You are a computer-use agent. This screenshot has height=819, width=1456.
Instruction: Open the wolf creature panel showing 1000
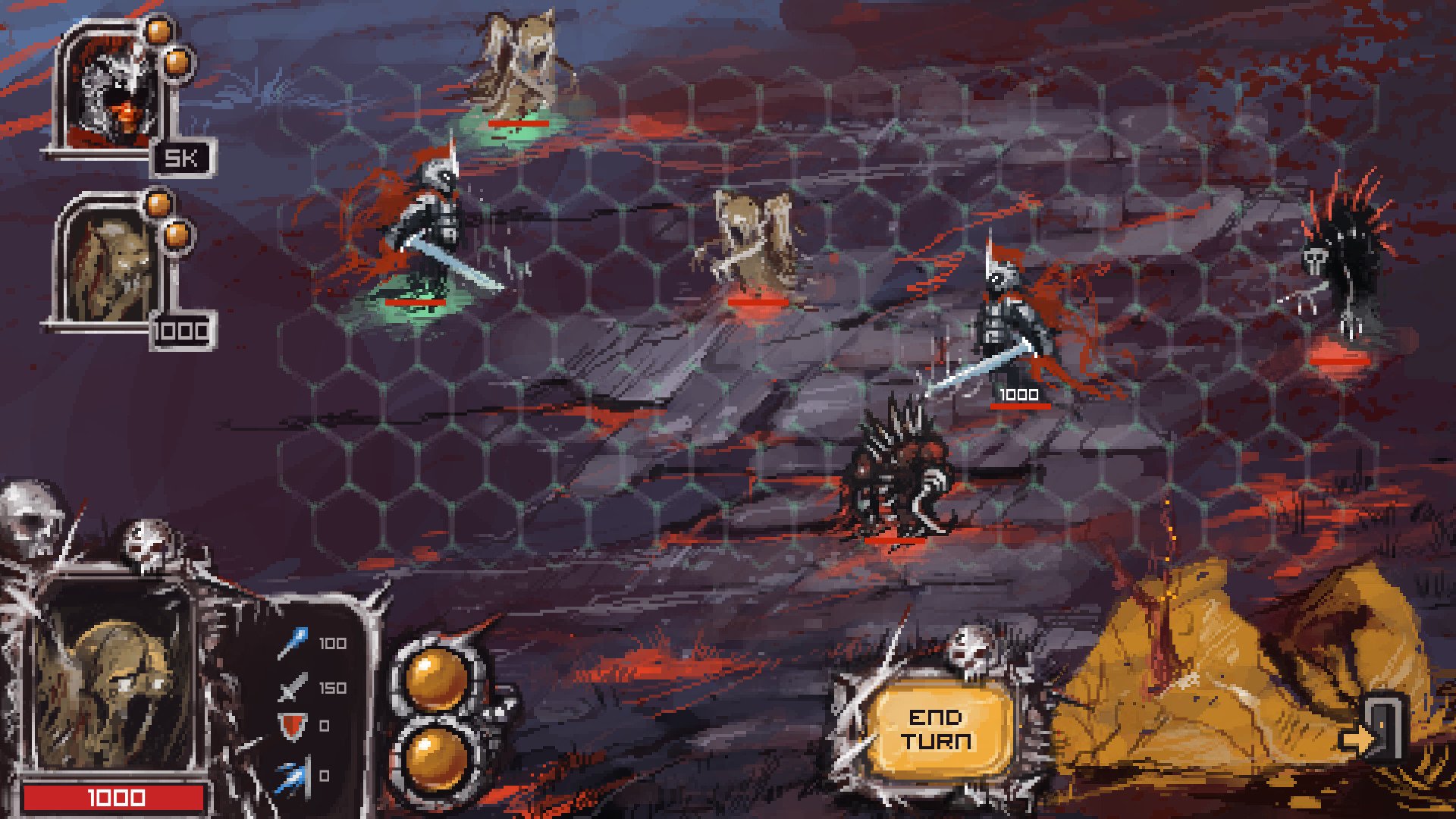[110, 269]
